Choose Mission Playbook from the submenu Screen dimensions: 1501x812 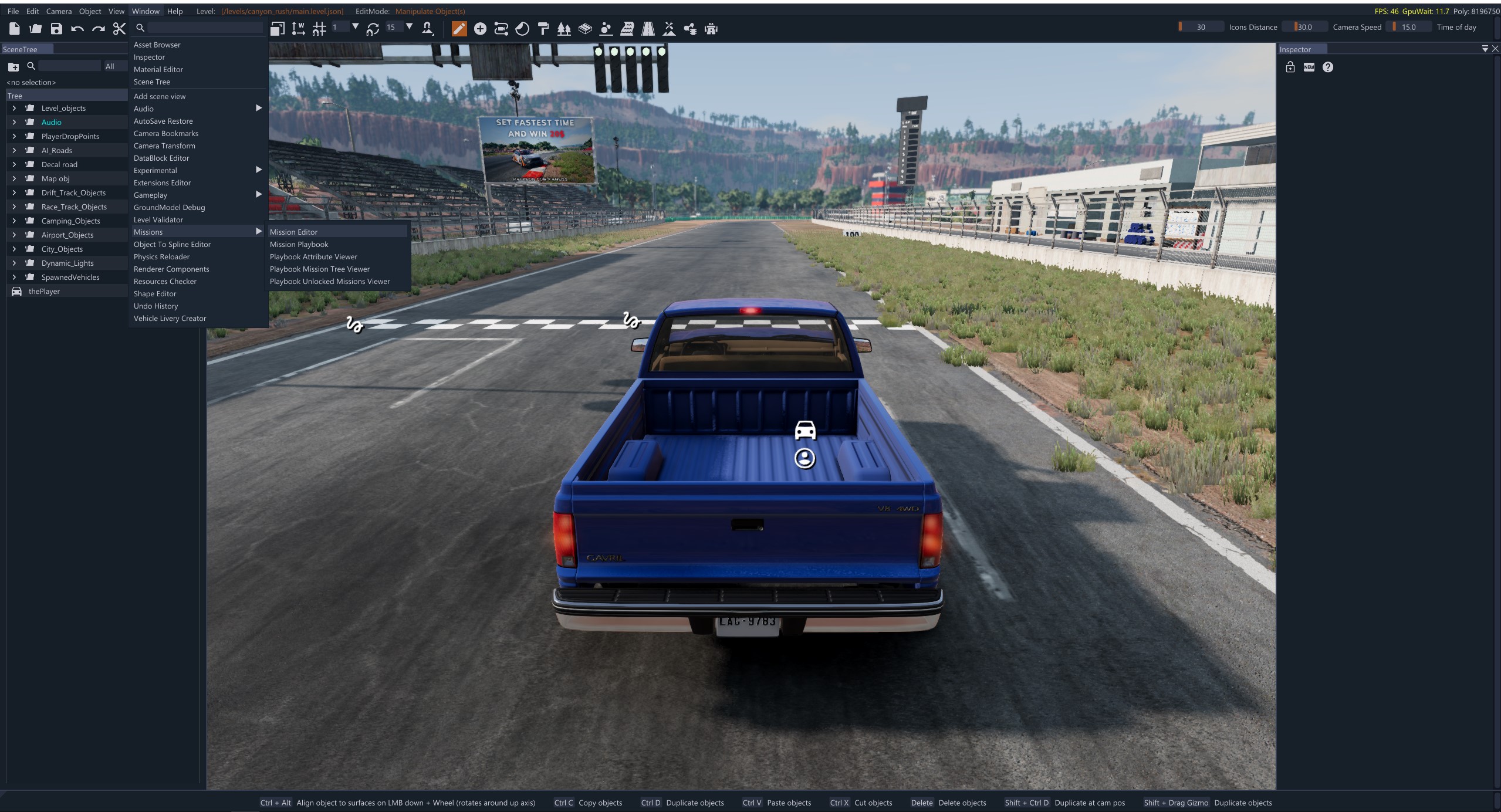pos(299,244)
